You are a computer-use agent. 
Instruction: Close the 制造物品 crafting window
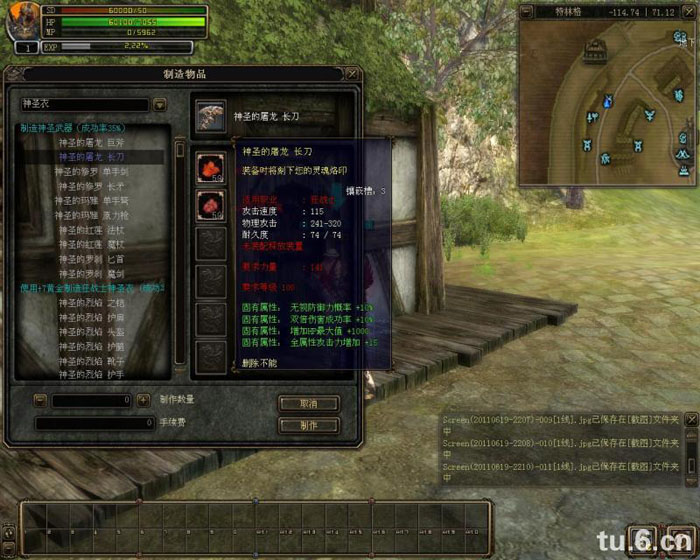point(351,74)
